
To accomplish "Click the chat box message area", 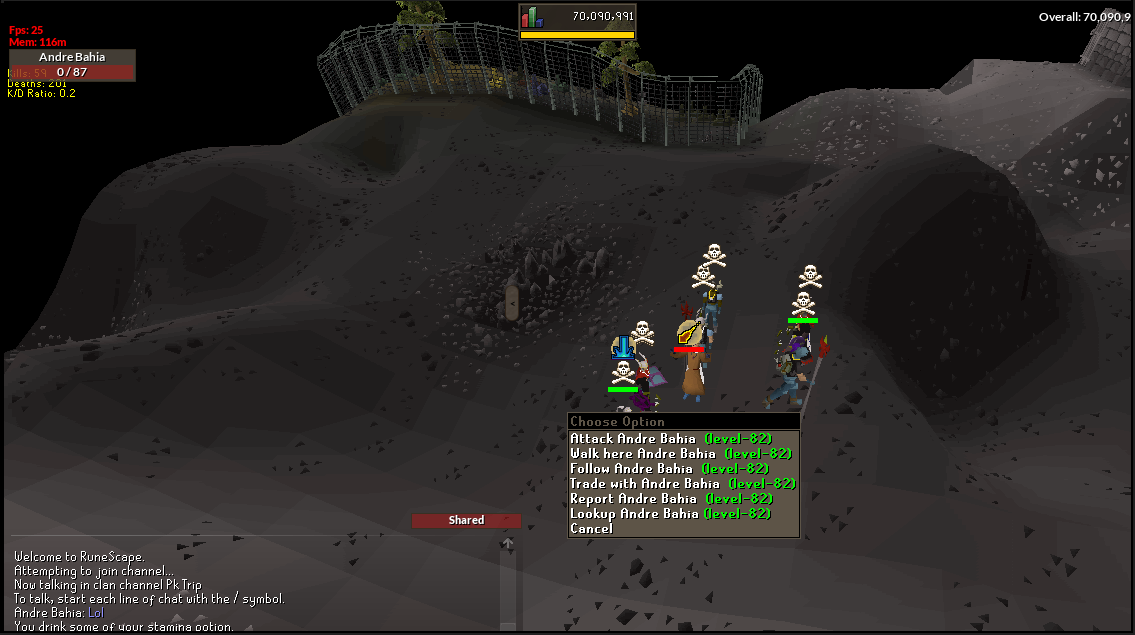I will (250, 590).
